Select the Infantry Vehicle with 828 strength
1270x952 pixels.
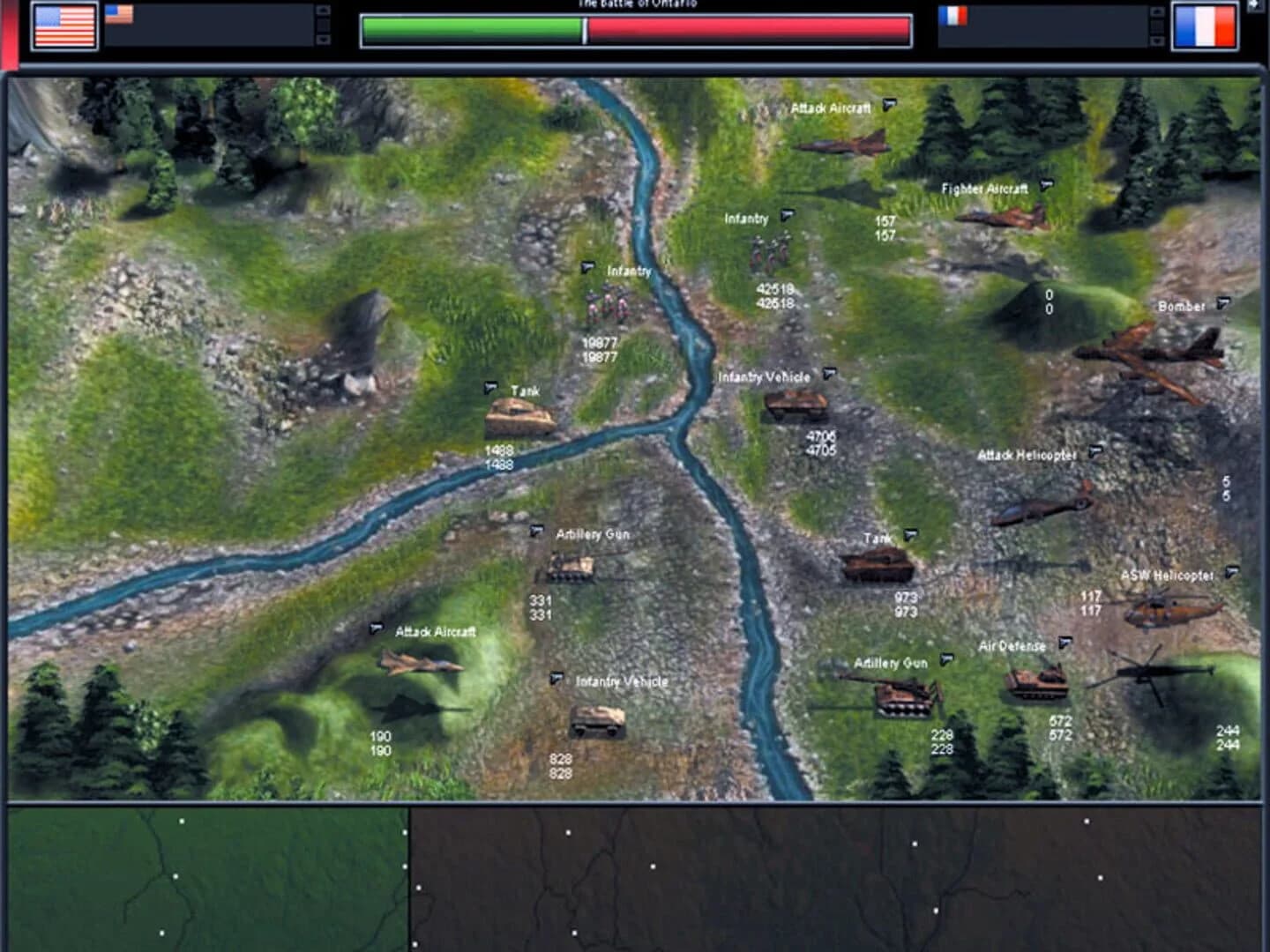(x=600, y=723)
